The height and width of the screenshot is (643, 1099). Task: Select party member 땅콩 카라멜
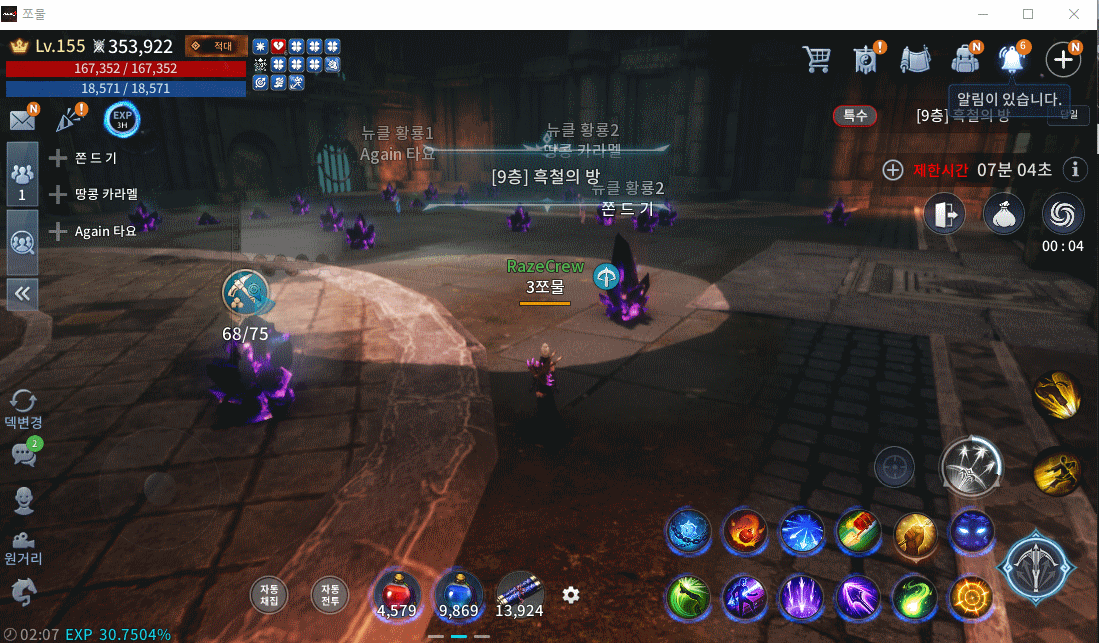coord(105,194)
